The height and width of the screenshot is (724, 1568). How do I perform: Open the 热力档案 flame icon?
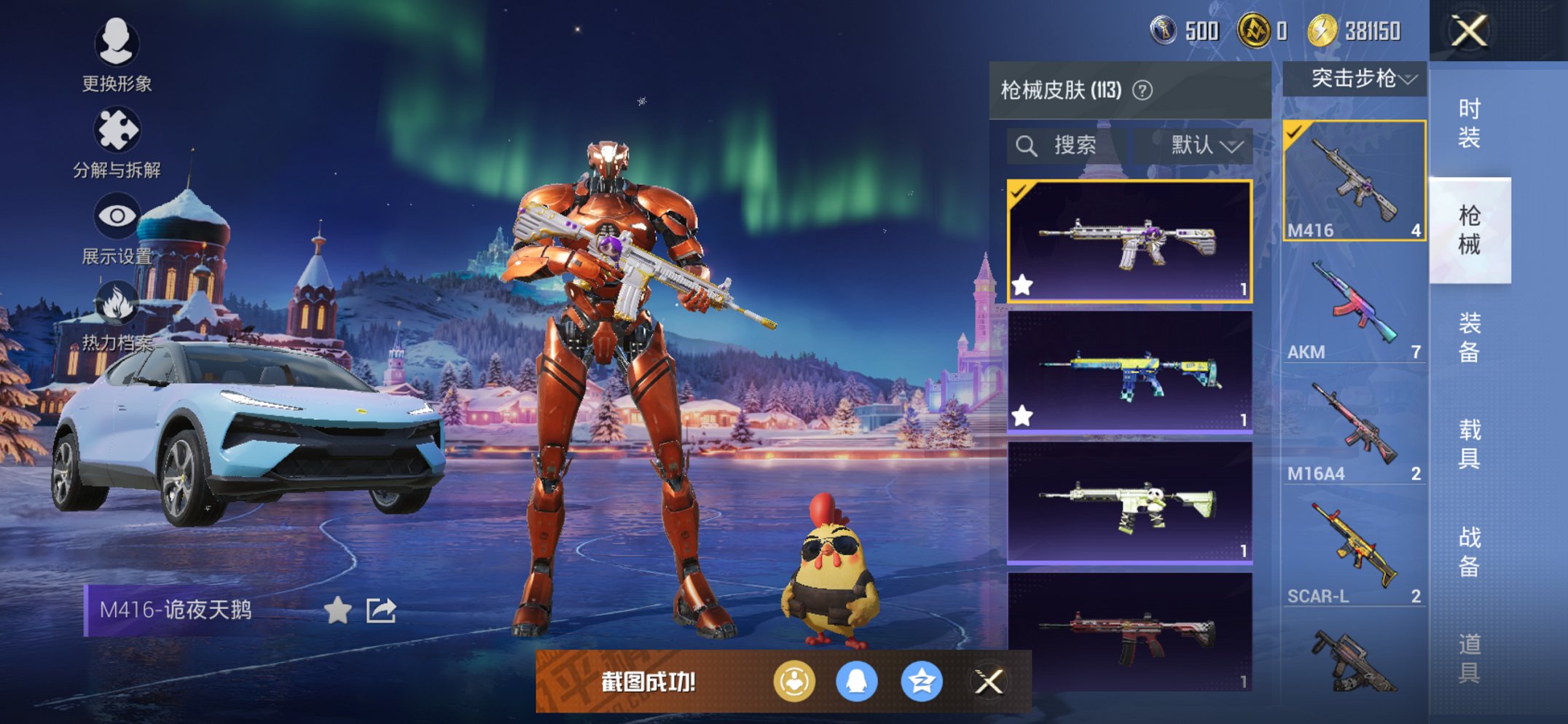(117, 304)
